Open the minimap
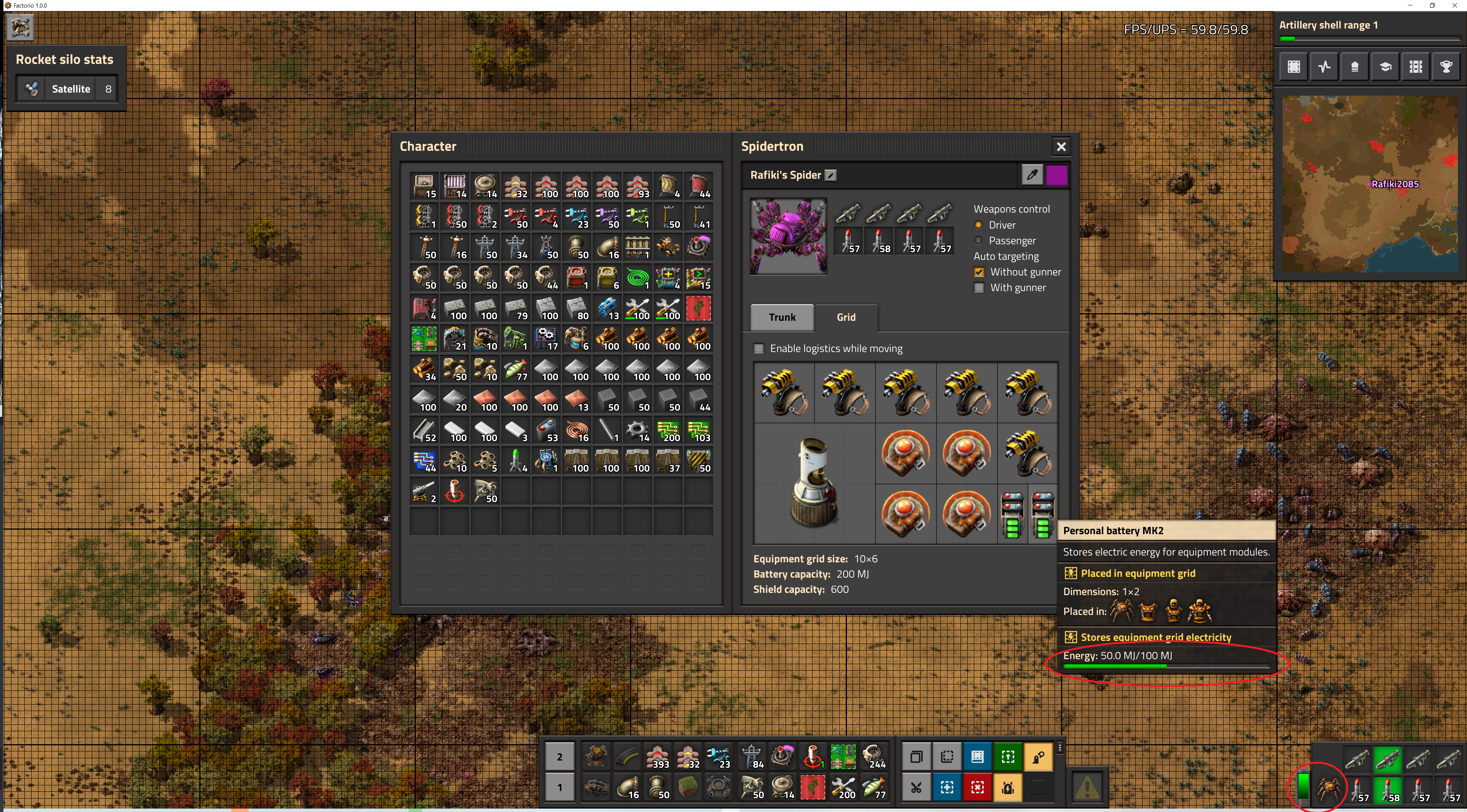This screenshot has width=1467, height=812. [1369, 184]
